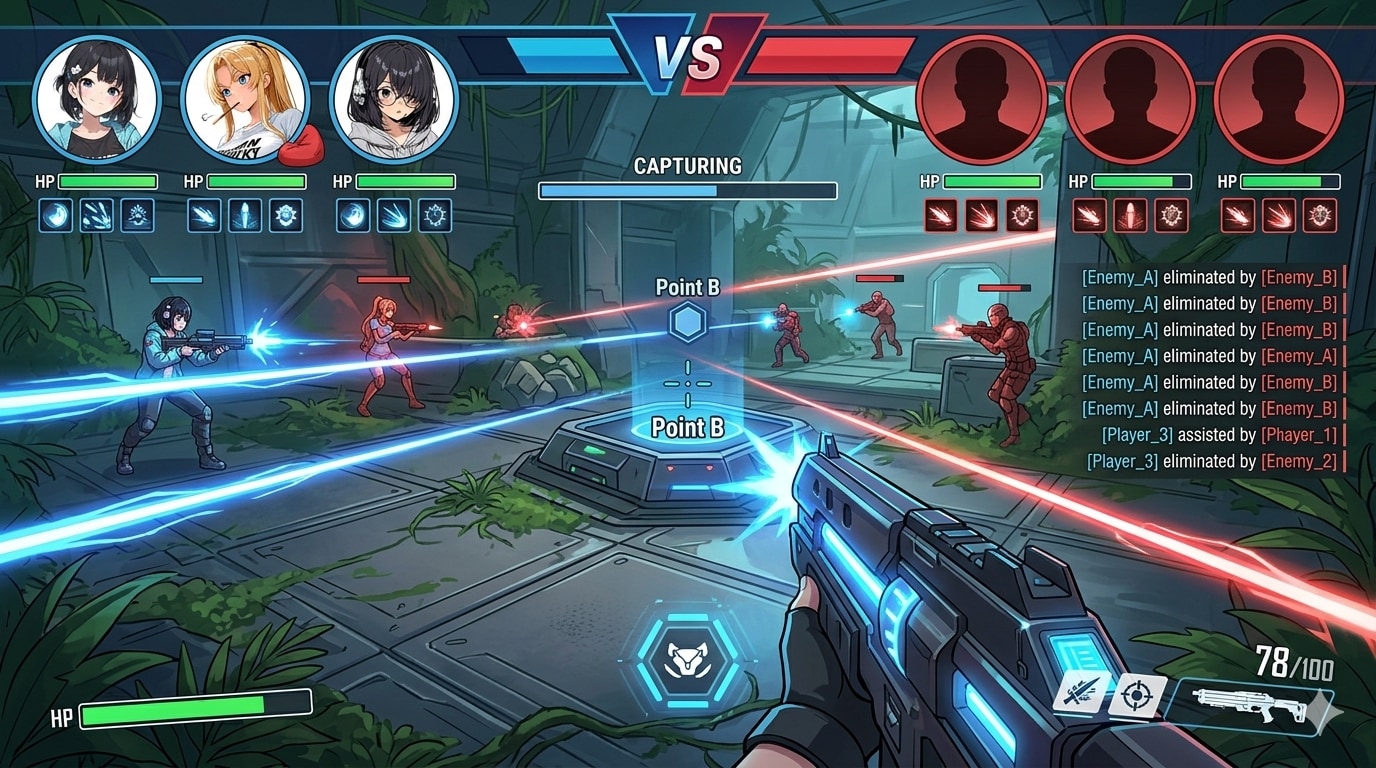Select the crossed blades melee icon
This screenshot has height=768, width=1376.
[1081, 691]
